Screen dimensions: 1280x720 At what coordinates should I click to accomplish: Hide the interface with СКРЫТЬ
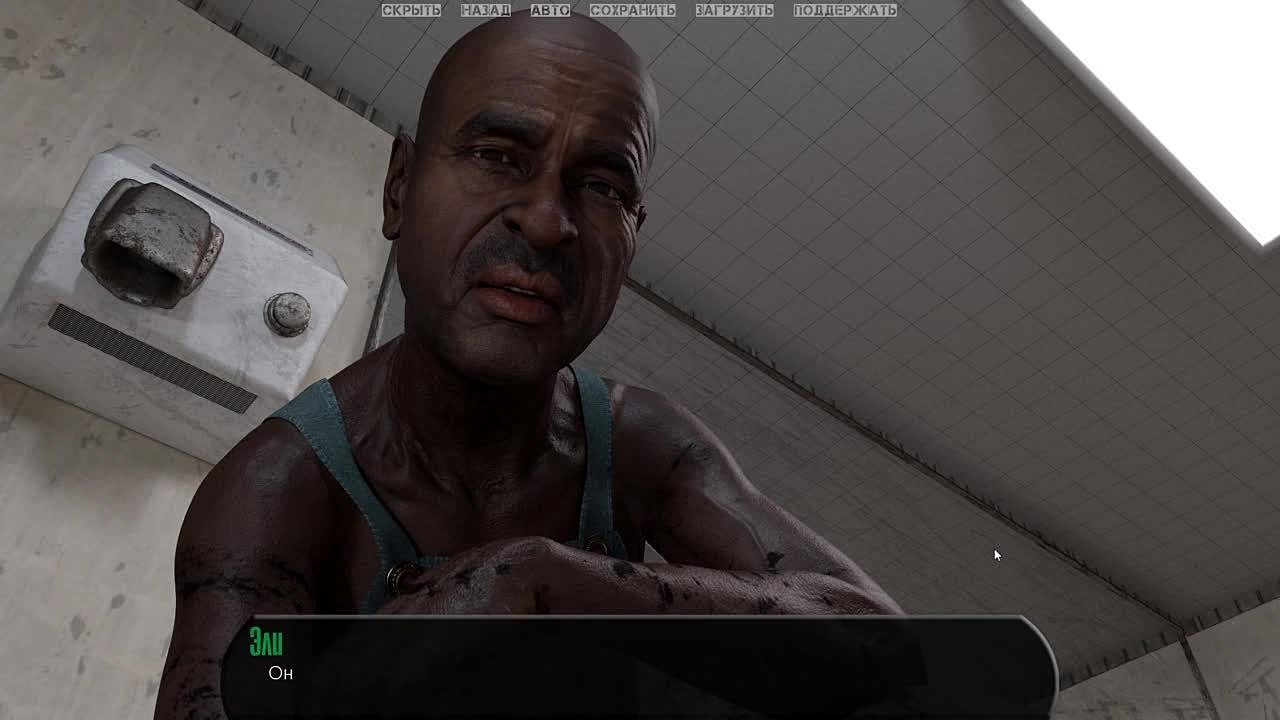(411, 10)
